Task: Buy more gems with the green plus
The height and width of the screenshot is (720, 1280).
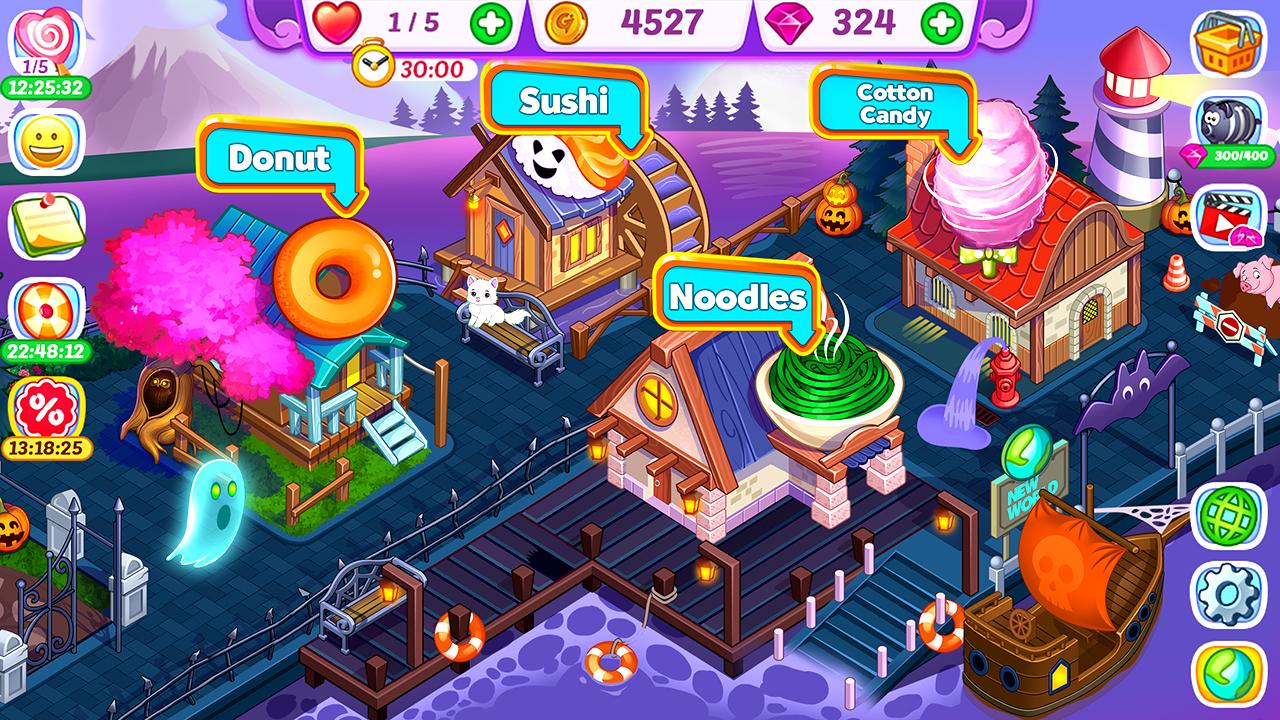Action: 942,23
